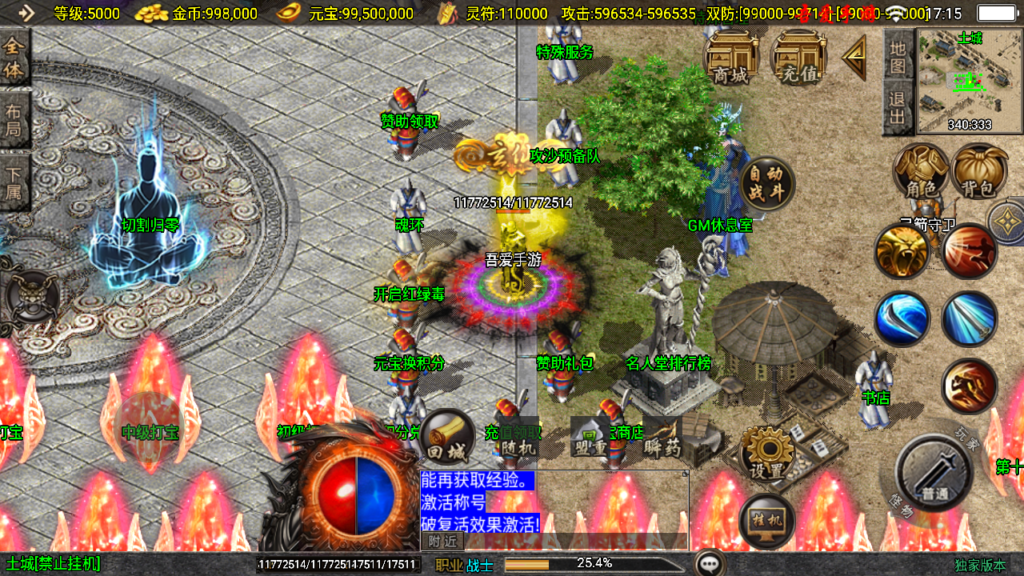Select the 全体 tab
Viewport: 1024px width, 576px height.
click(14, 58)
